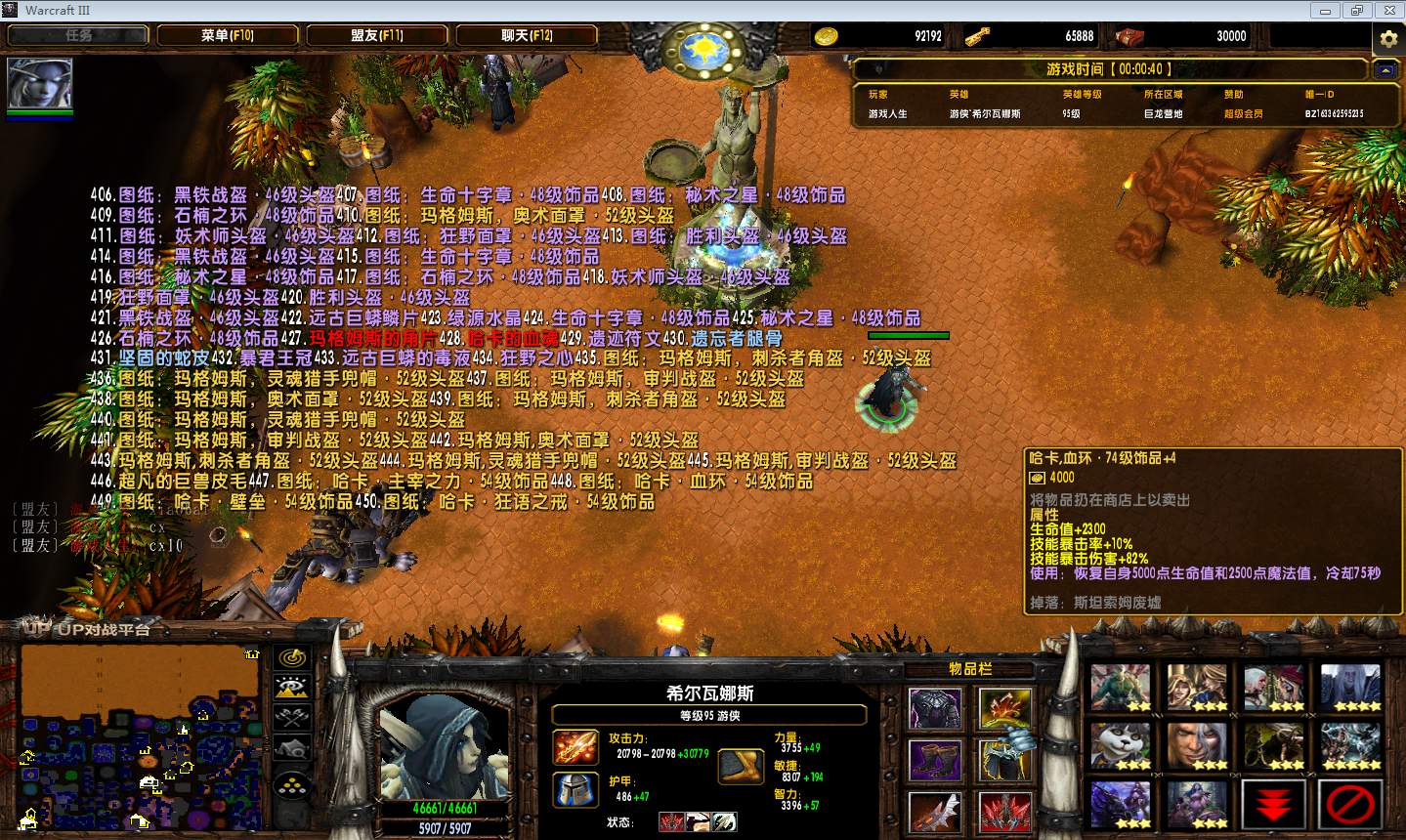Select the hero portrait icon at top-left
Viewport: 1406px width, 840px height.
click(x=40, y=83)
